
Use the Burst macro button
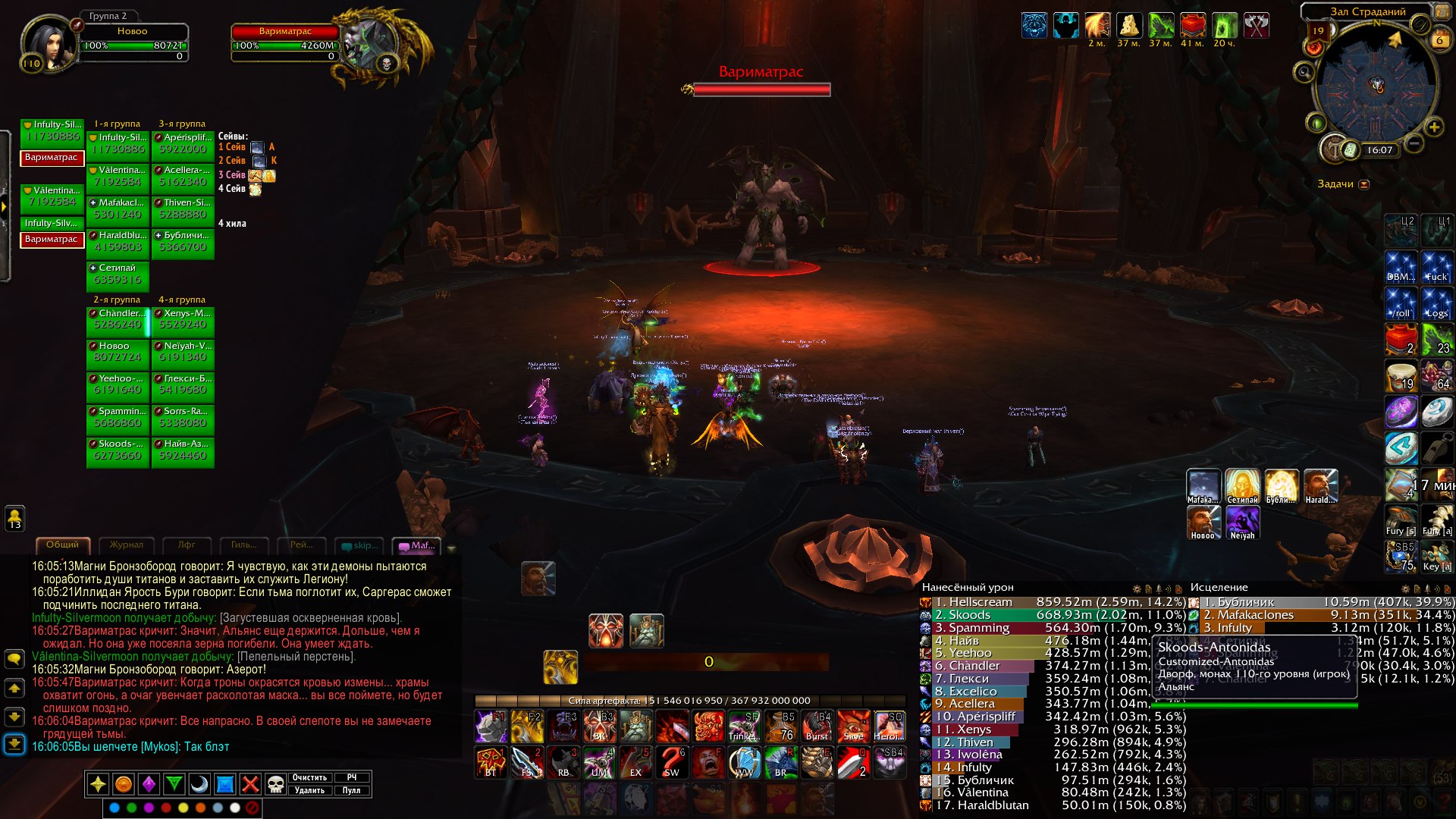click(817, 726)
